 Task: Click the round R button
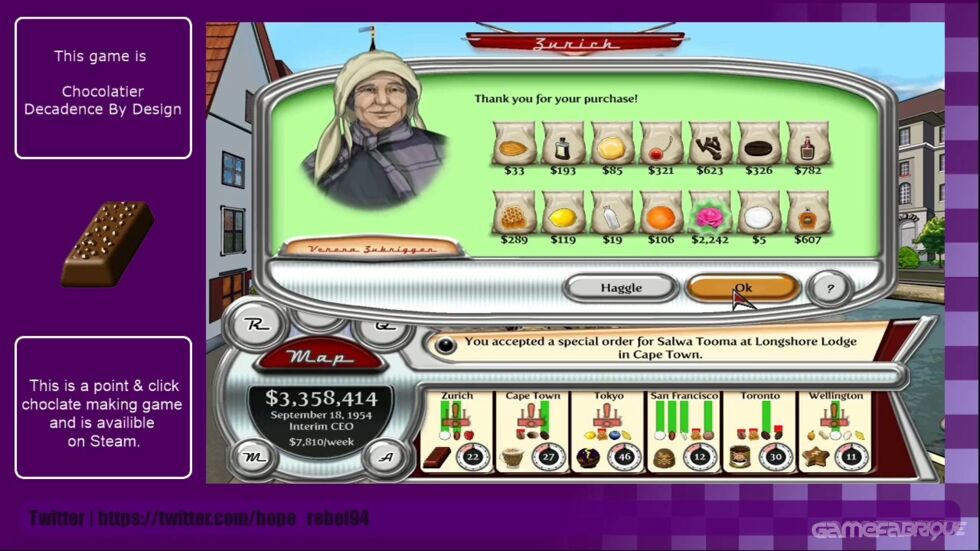pos(255,326)
